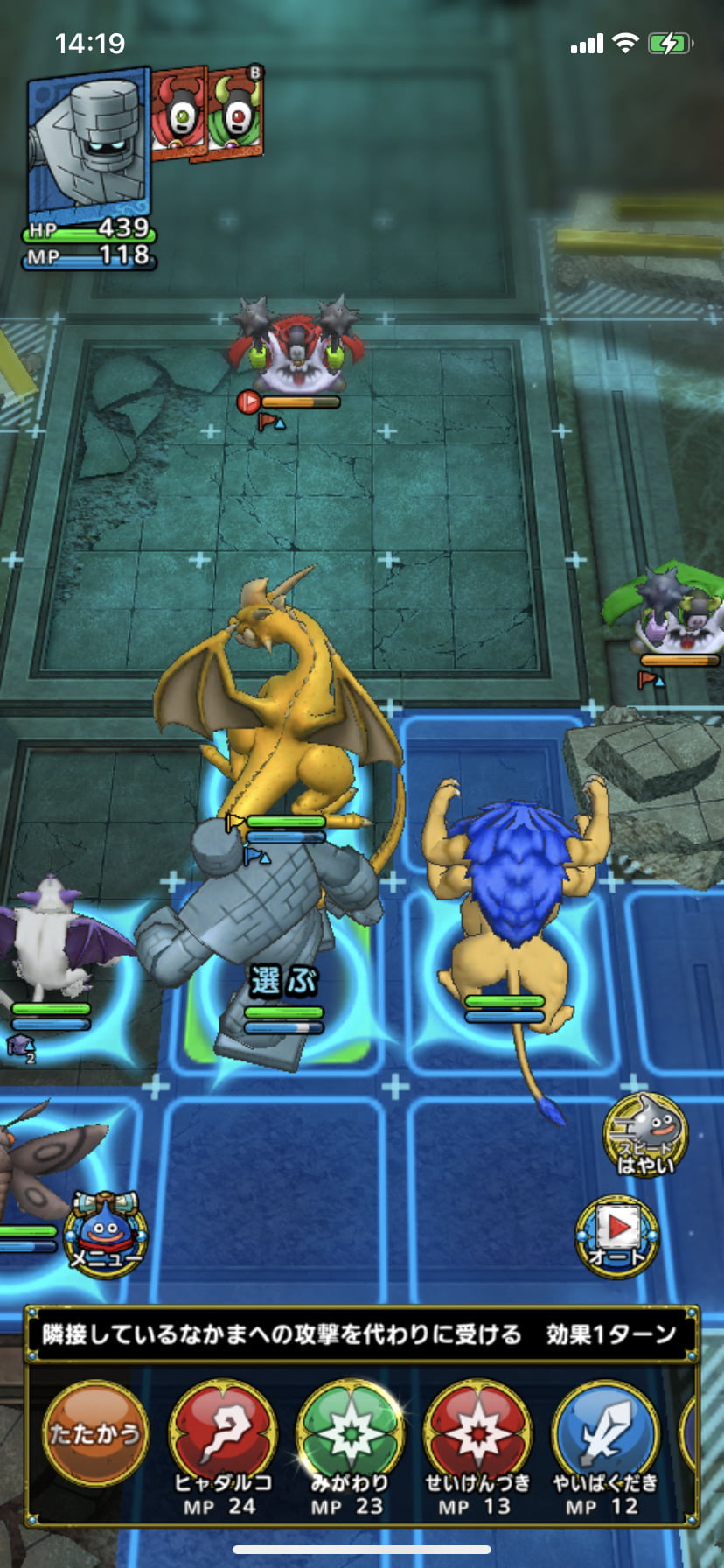Use the せいけんづき skill
Viewport: 724px width, 1568px height.
click(x=477, y=1435)
